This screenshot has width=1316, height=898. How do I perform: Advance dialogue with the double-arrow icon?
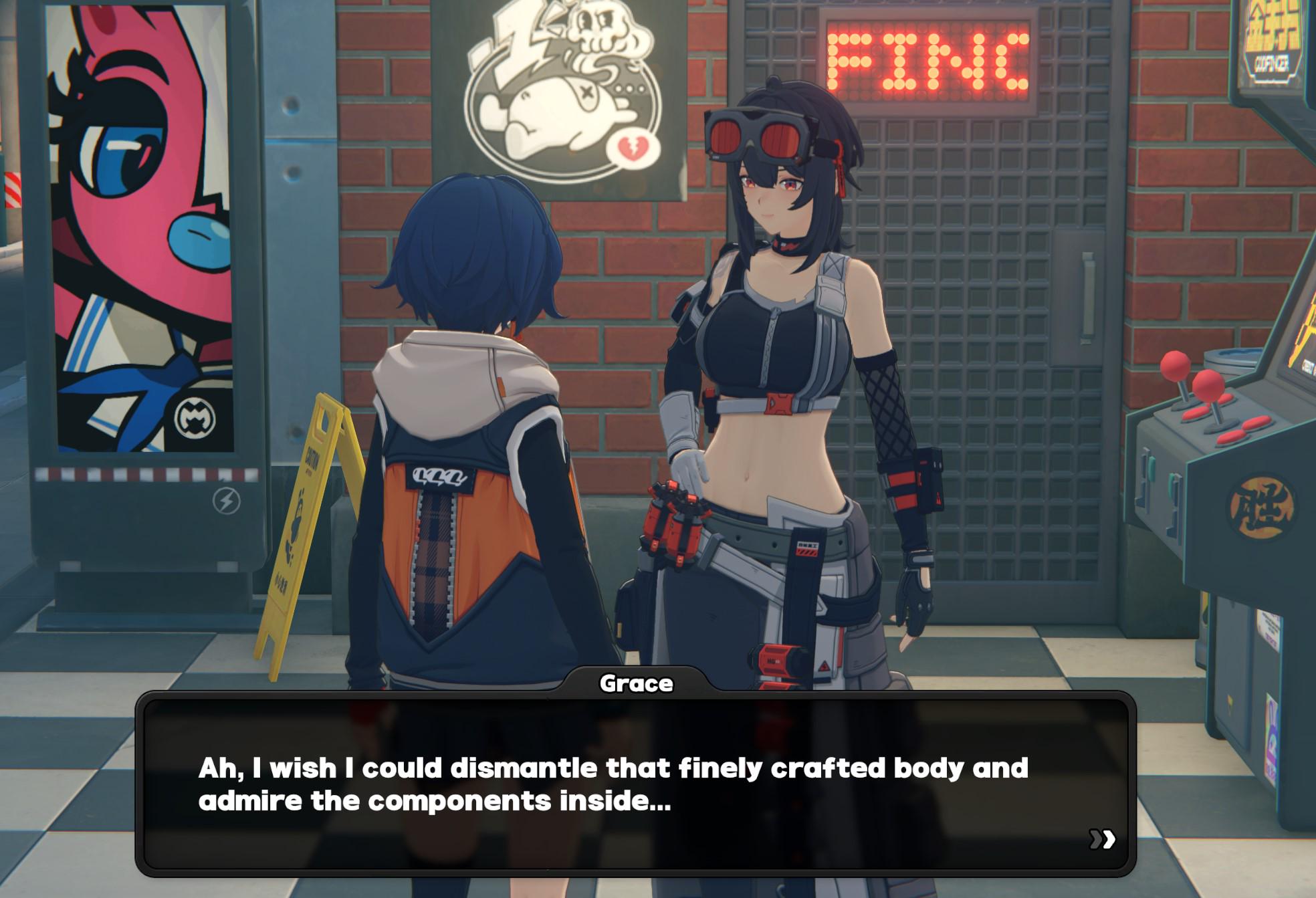coord(1102,838)
